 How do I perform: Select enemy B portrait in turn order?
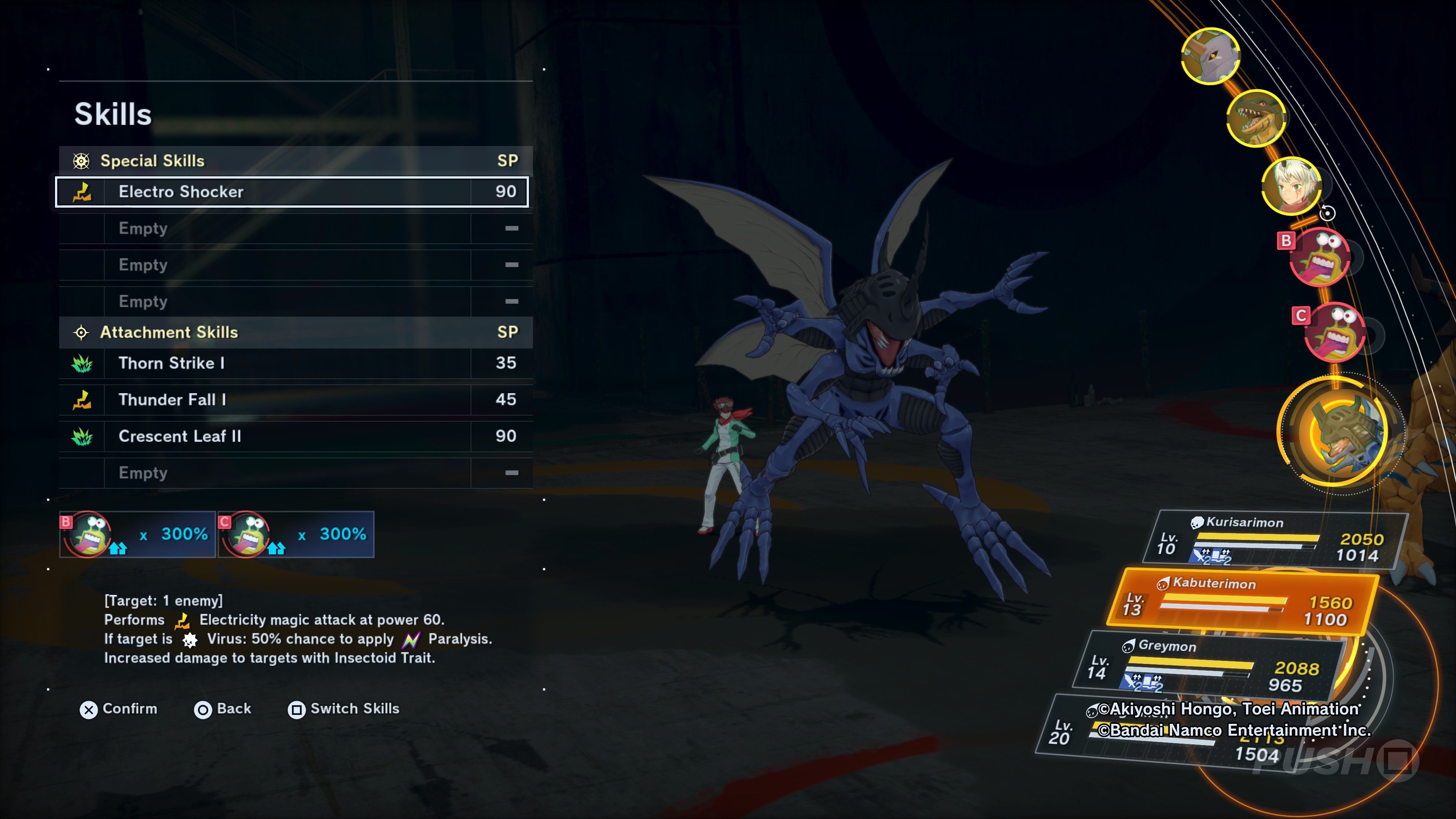point(1319,258)
